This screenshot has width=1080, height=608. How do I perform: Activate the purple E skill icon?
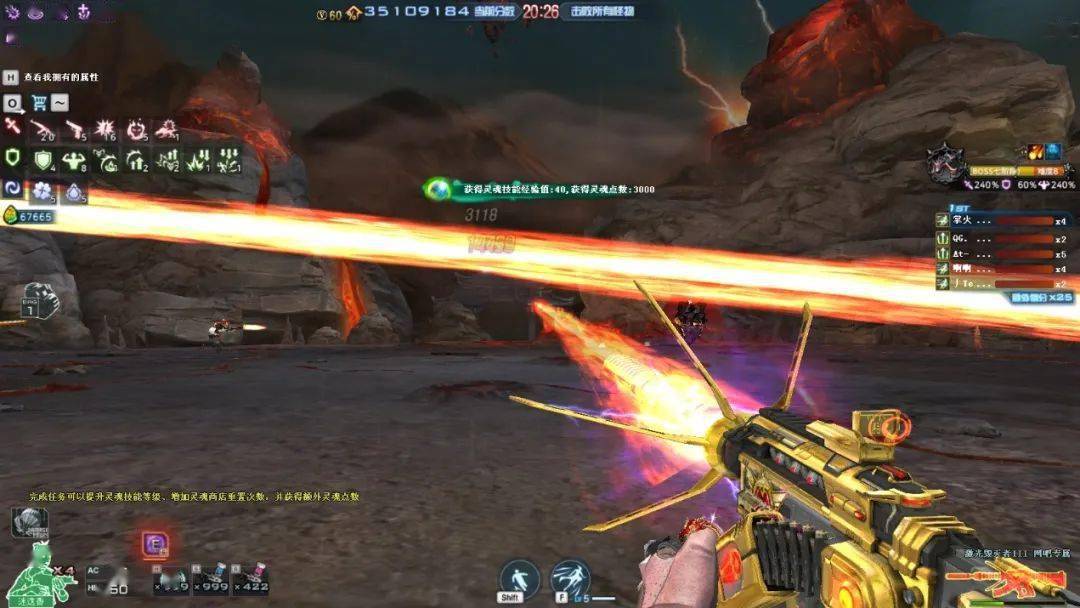coord(155,544)
